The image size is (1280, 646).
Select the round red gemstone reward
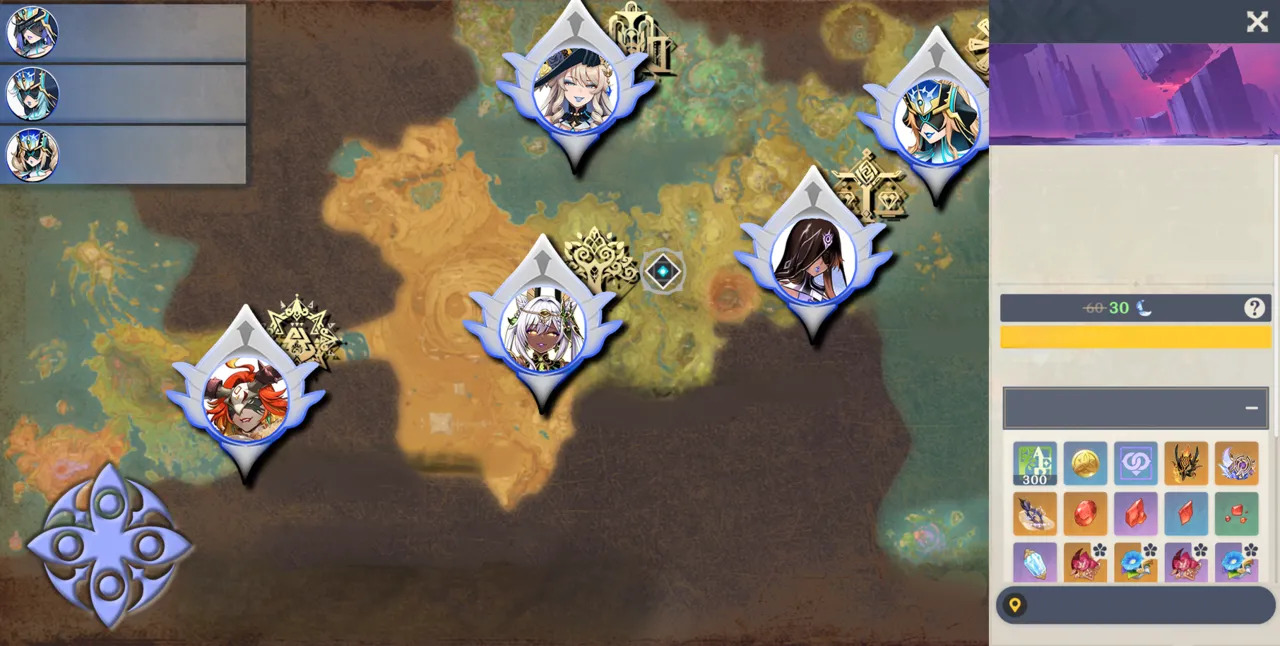(1085, 514)
